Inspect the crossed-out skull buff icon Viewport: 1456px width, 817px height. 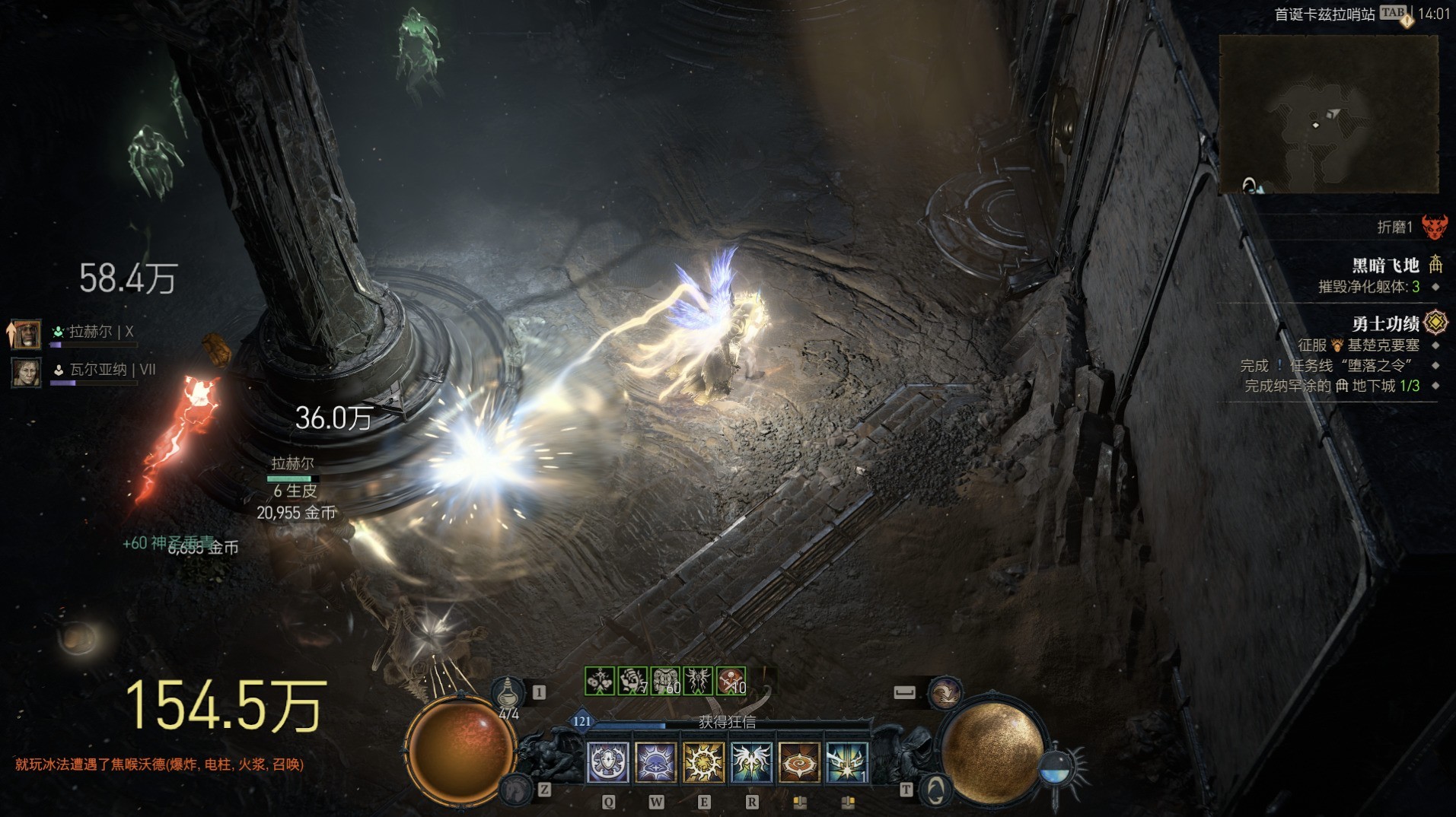pyautogui.click(x=731, y=681)
